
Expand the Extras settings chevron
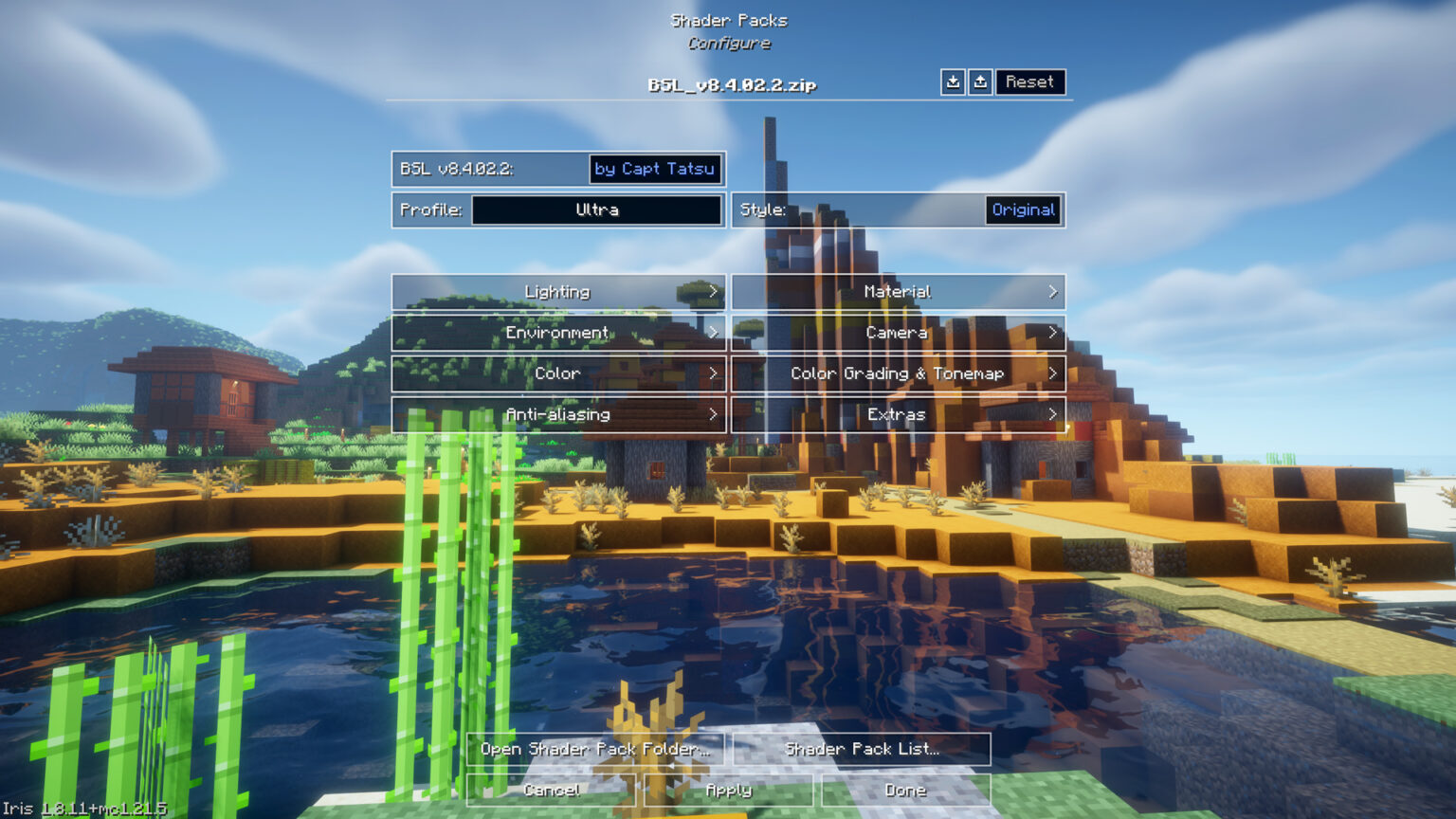point(1052,414)
